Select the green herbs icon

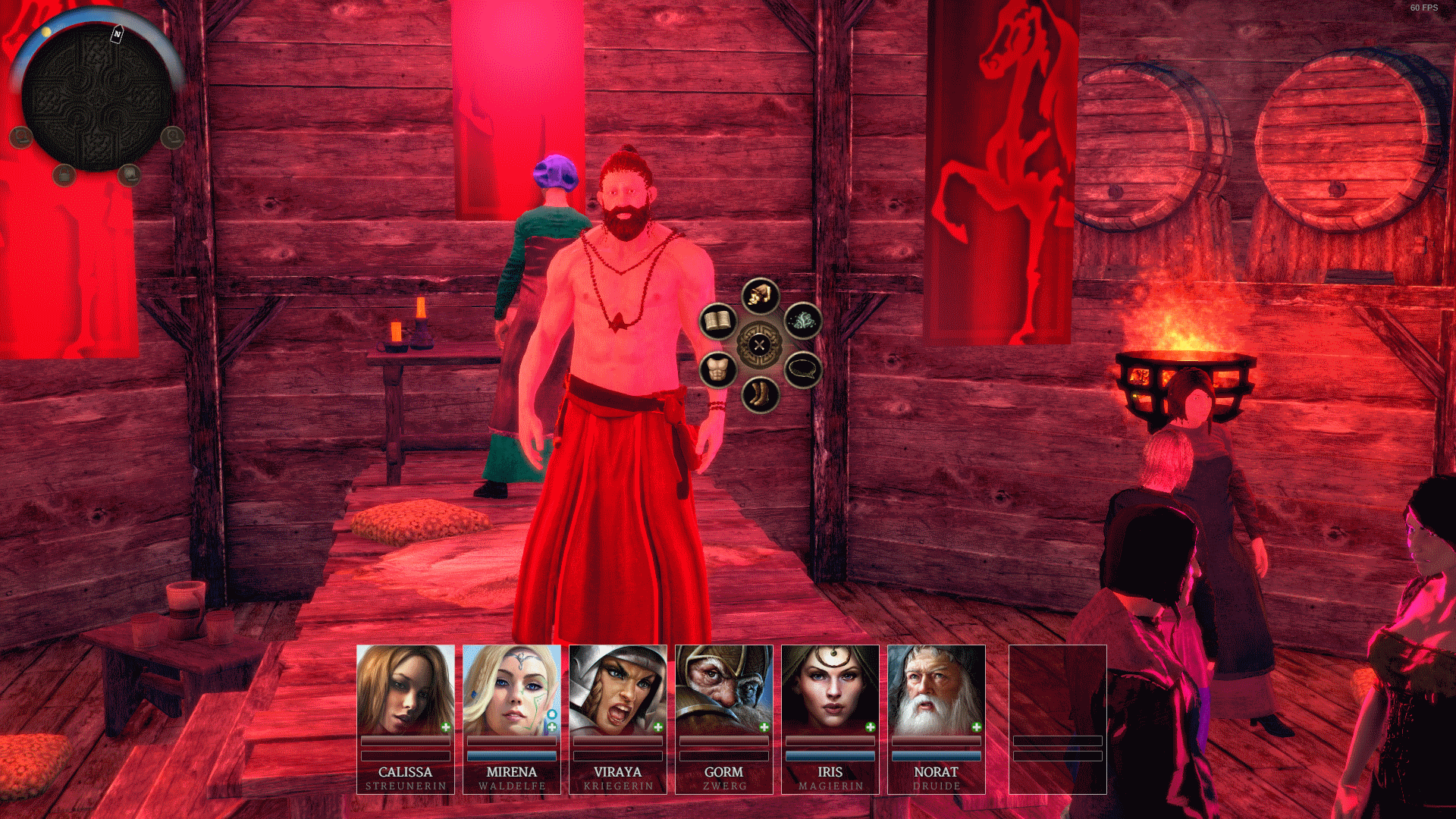[x=802, y=322]
